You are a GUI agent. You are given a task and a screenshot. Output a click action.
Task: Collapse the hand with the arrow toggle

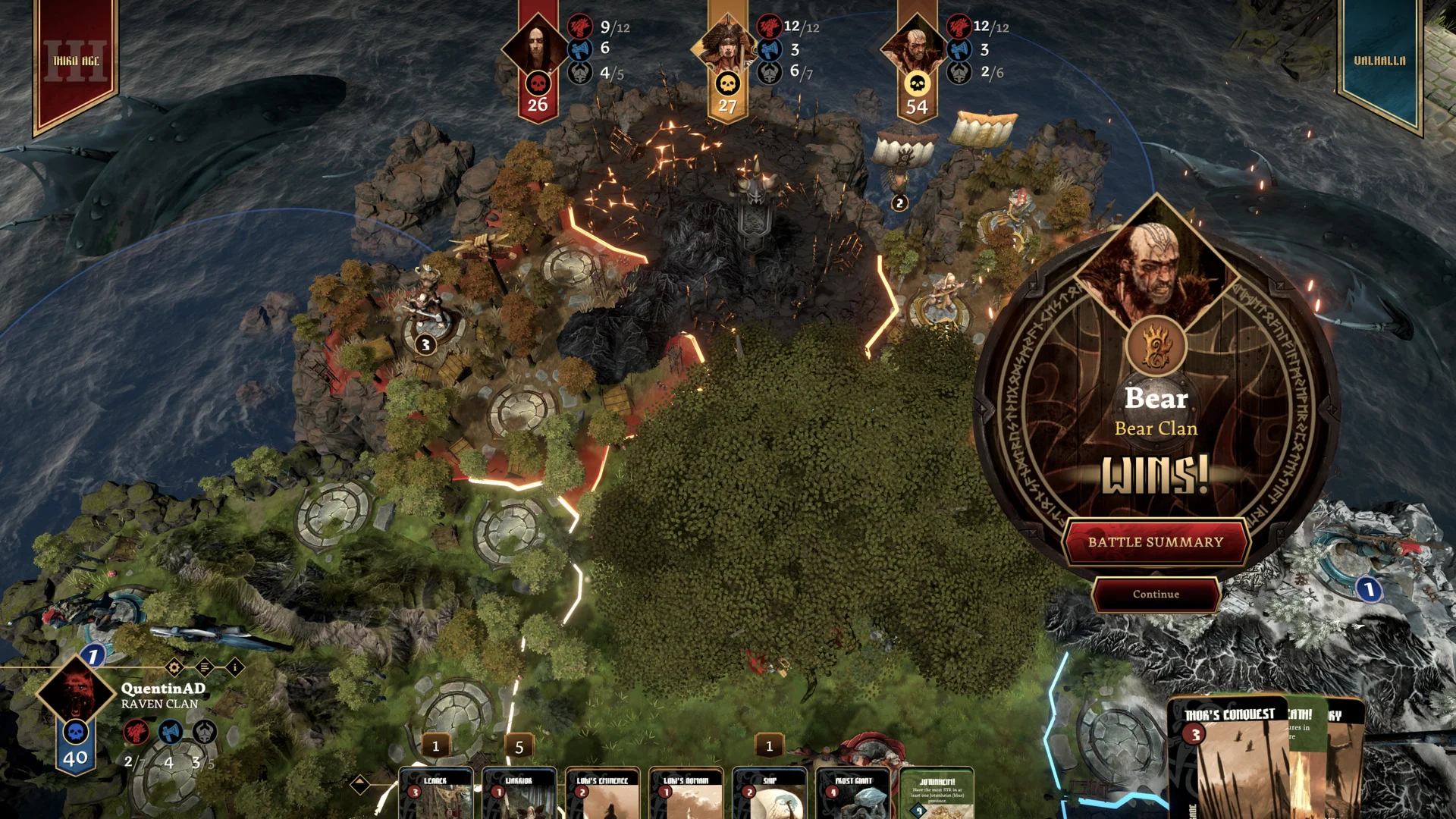tap(360, 784)
